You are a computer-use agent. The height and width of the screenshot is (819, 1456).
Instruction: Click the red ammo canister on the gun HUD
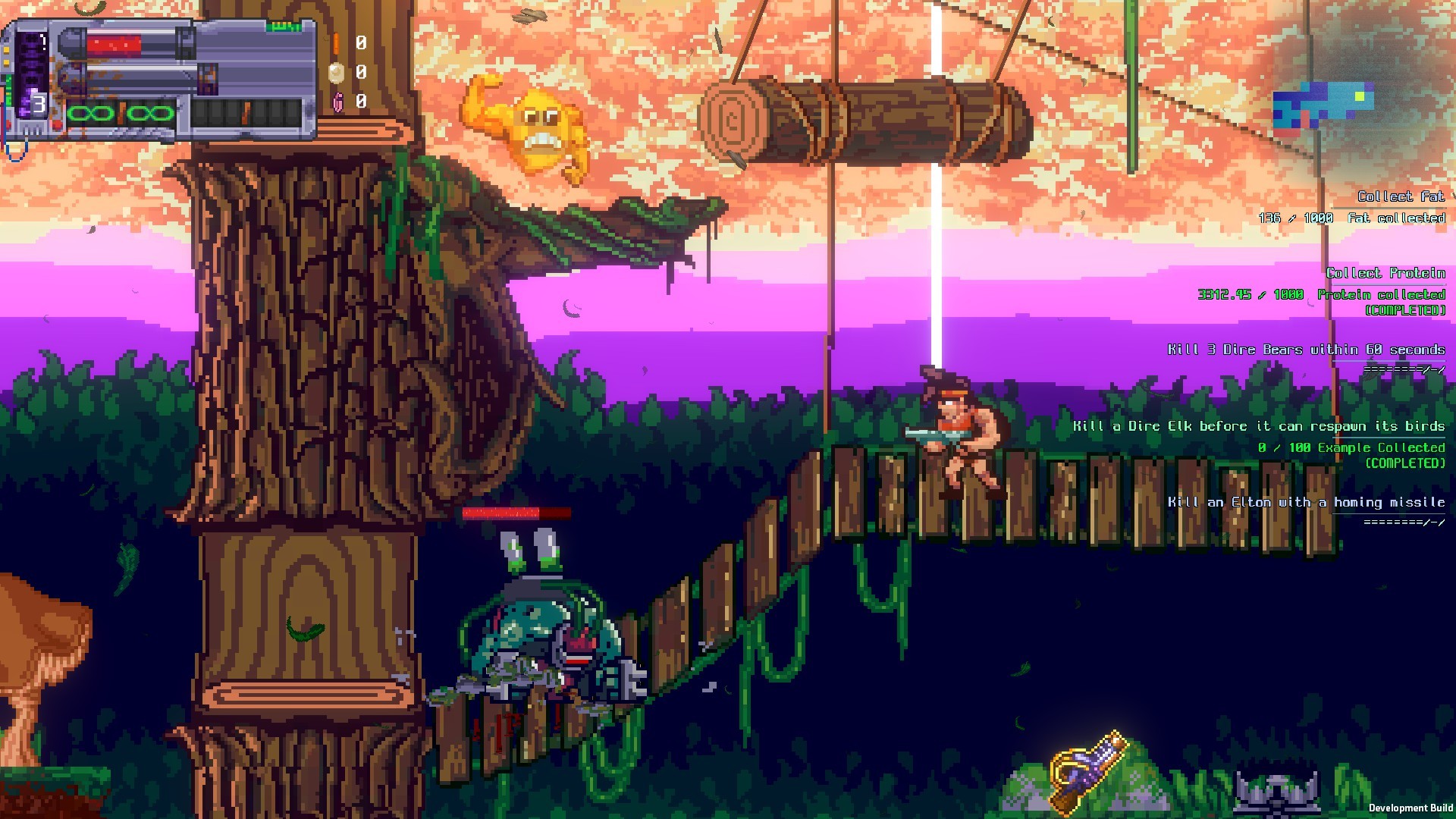114,42
